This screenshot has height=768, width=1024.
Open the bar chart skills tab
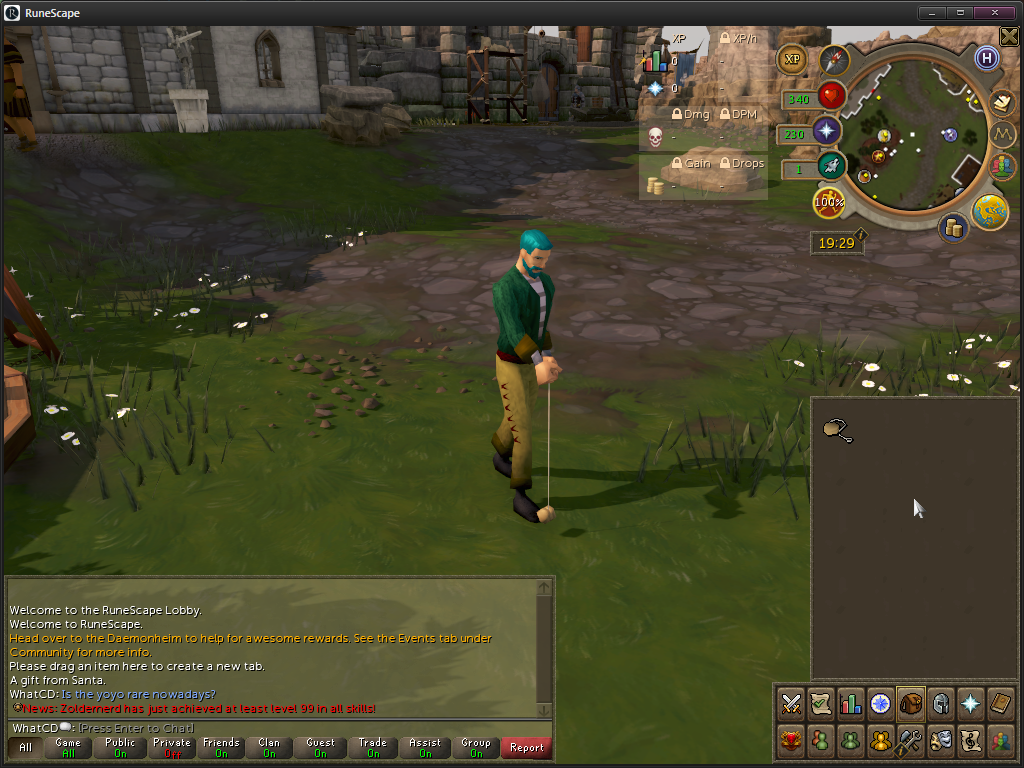click(x=850, y=703)
